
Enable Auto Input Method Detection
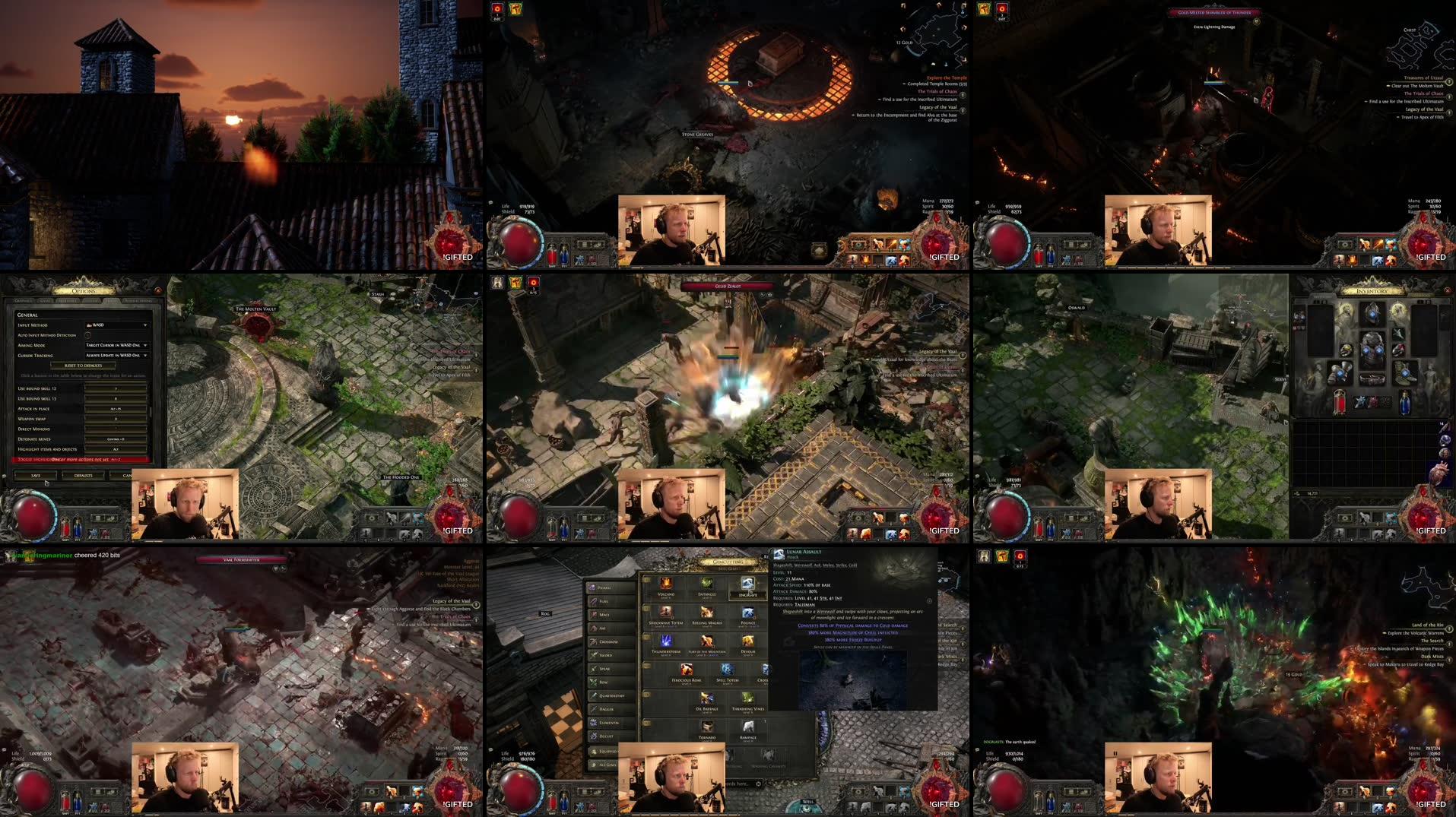[87, 335]
